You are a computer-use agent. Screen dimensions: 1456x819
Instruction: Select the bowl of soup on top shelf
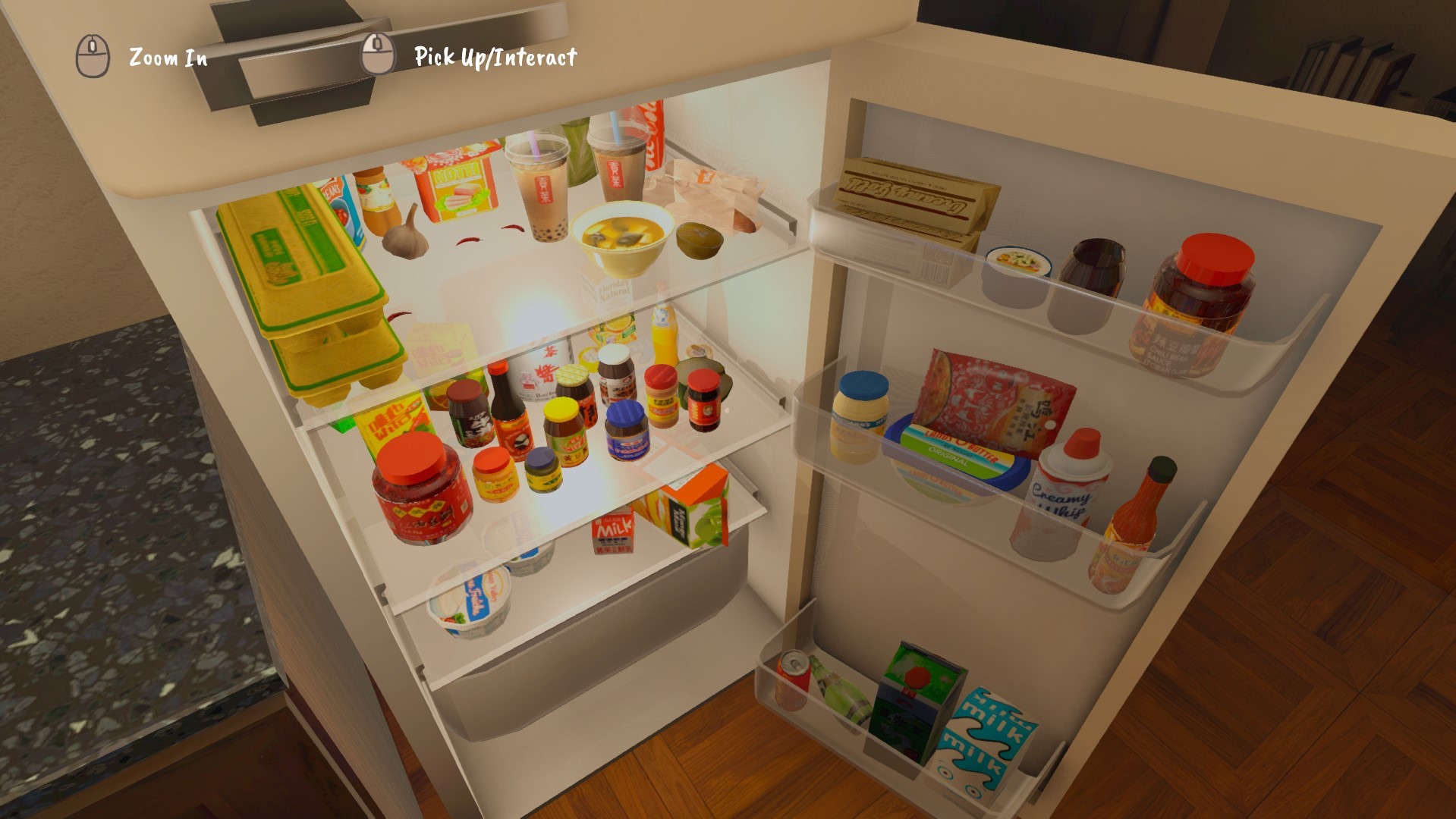point(622,235)
